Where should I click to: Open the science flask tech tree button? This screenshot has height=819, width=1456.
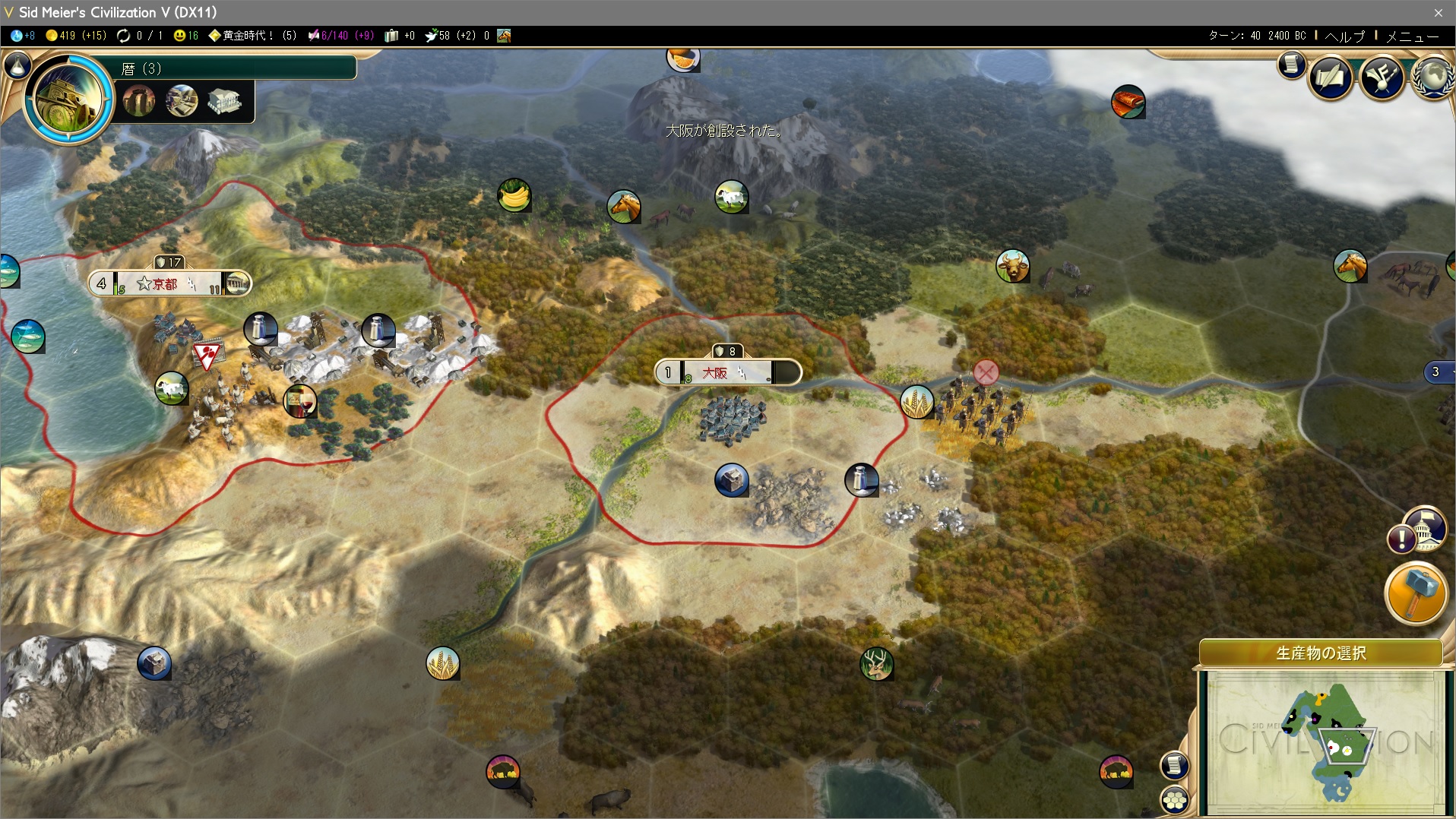(17, 66)
